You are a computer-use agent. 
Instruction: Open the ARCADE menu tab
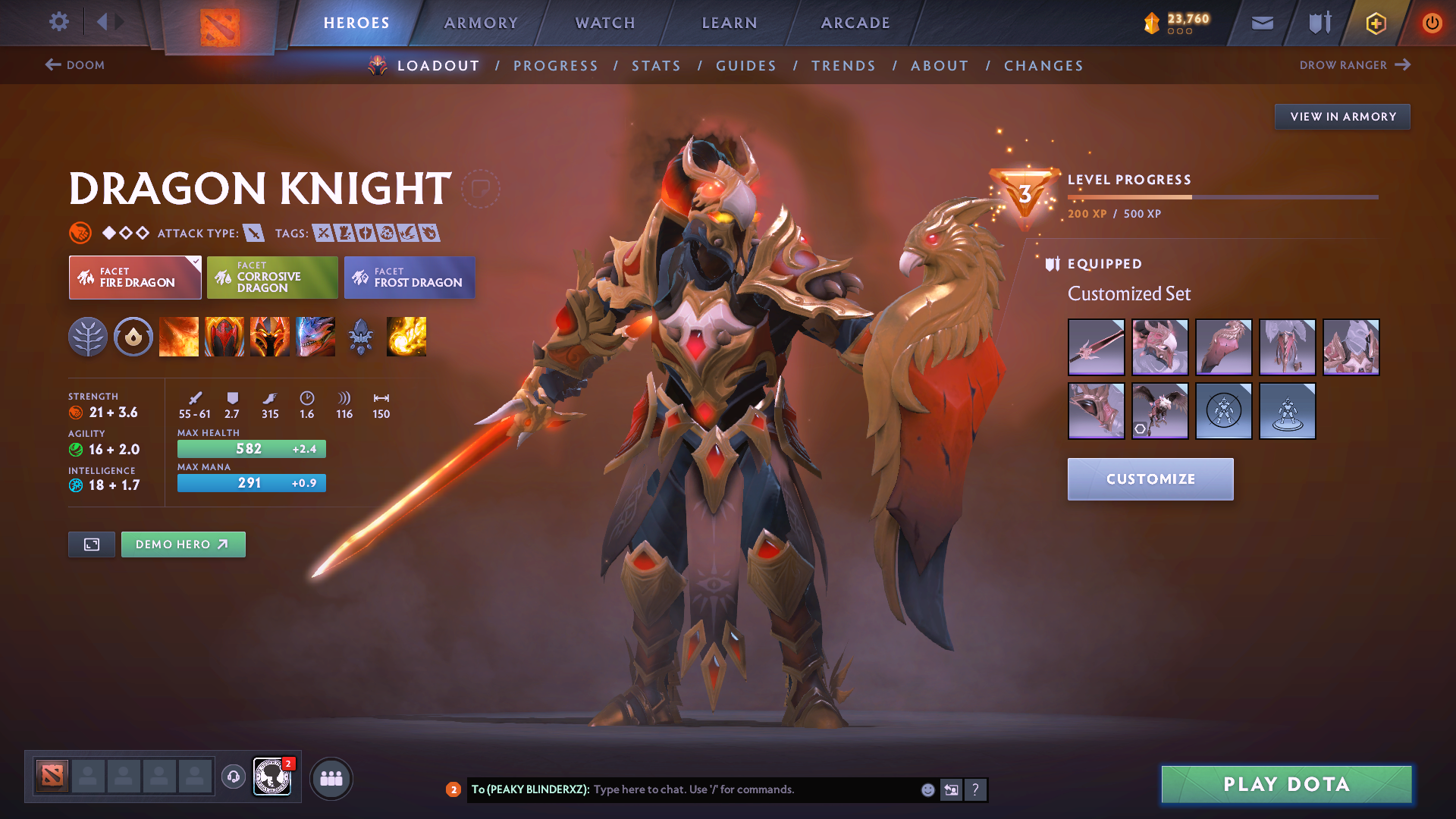coord(855,23)
